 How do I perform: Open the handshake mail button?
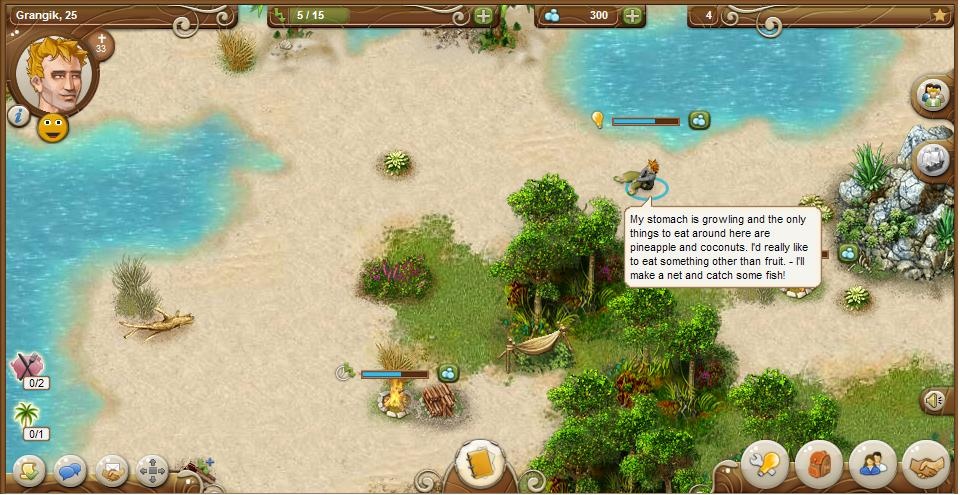point(110,469)
